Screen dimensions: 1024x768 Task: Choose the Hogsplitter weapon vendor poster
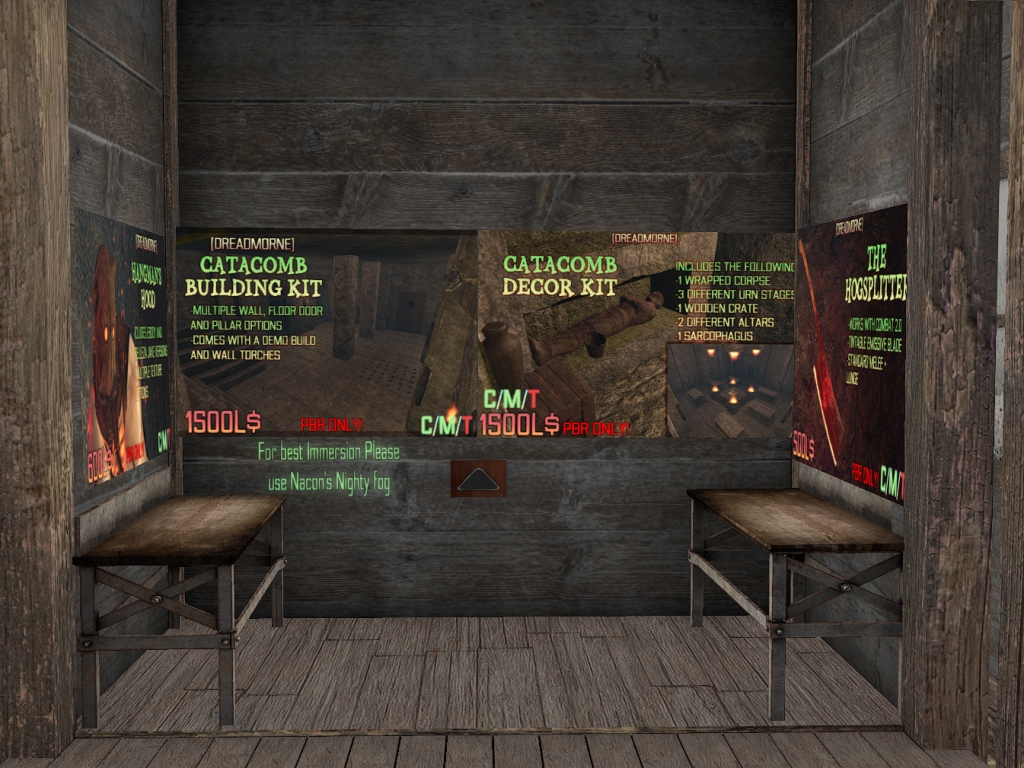[x=851, y=350]
